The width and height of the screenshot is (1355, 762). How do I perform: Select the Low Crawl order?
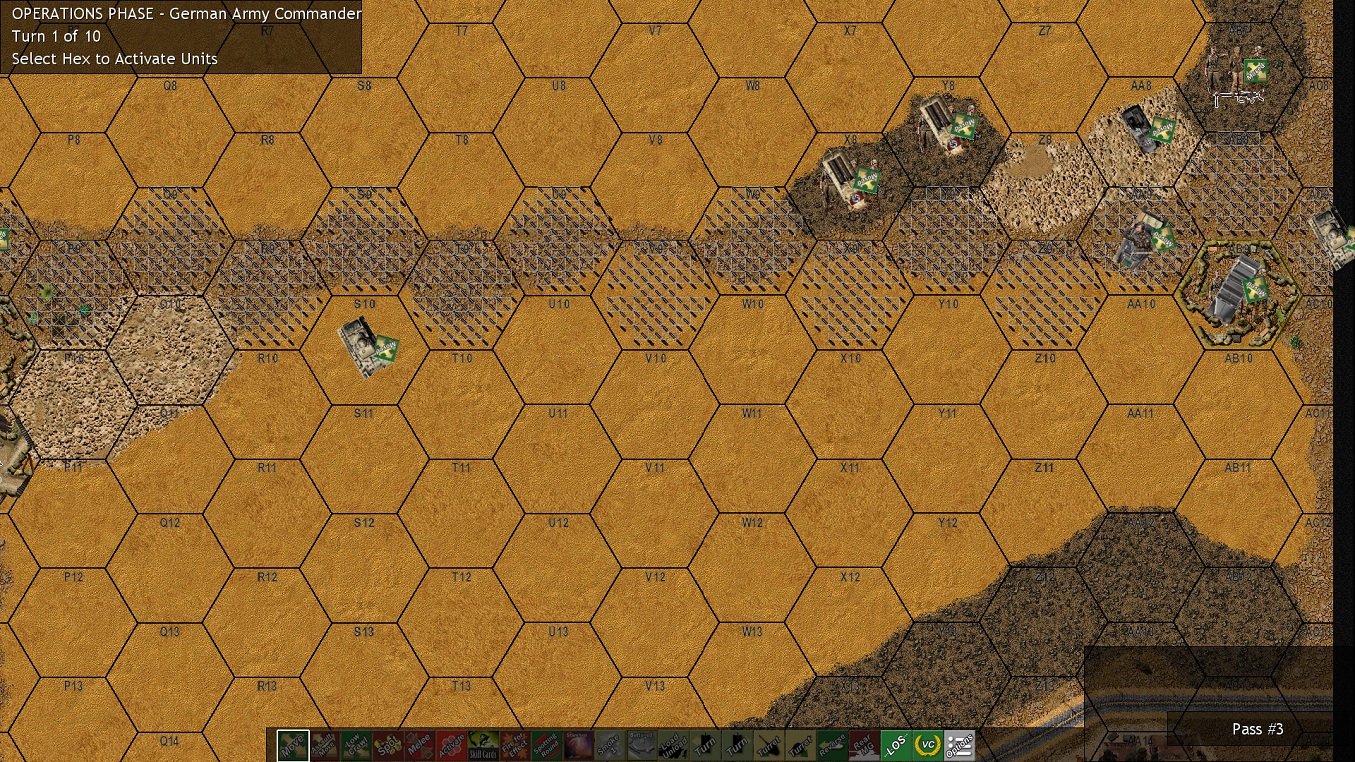(356, 744)
